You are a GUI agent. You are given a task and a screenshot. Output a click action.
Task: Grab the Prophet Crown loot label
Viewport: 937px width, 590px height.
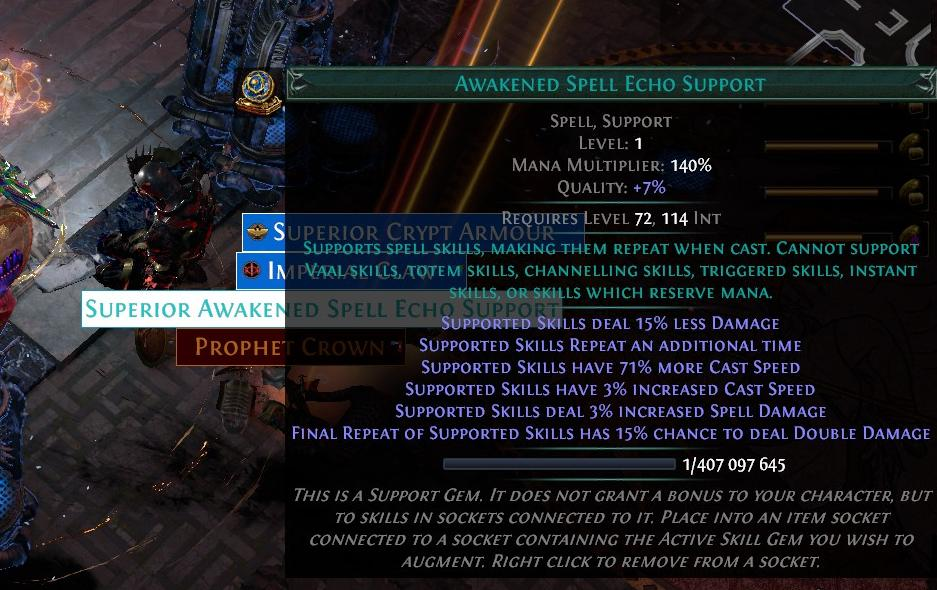click(231, 347)
